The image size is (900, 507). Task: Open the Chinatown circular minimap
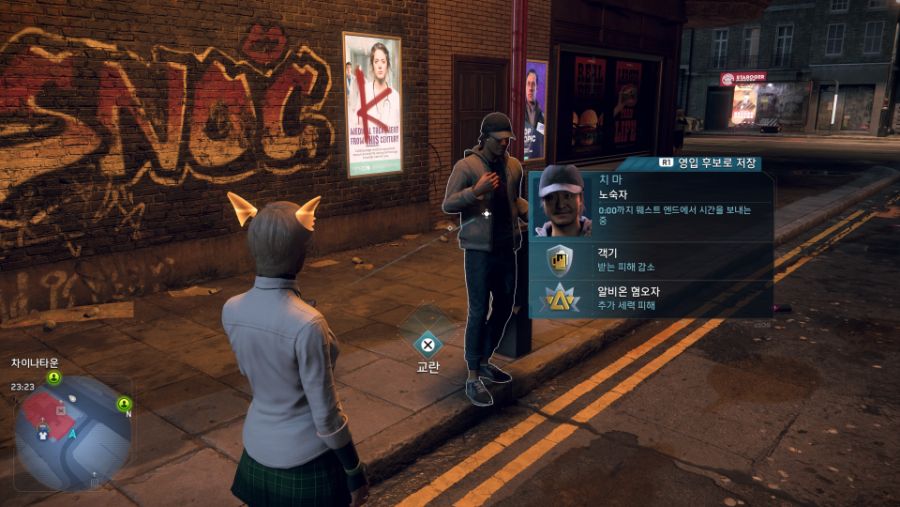tap(72, 432)
